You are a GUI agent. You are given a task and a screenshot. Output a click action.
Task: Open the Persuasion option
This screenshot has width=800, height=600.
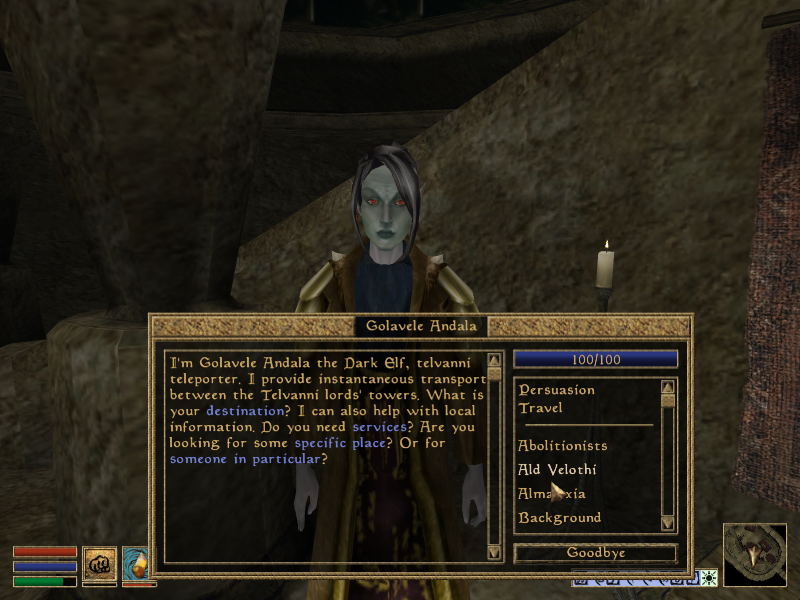point(556,390)
